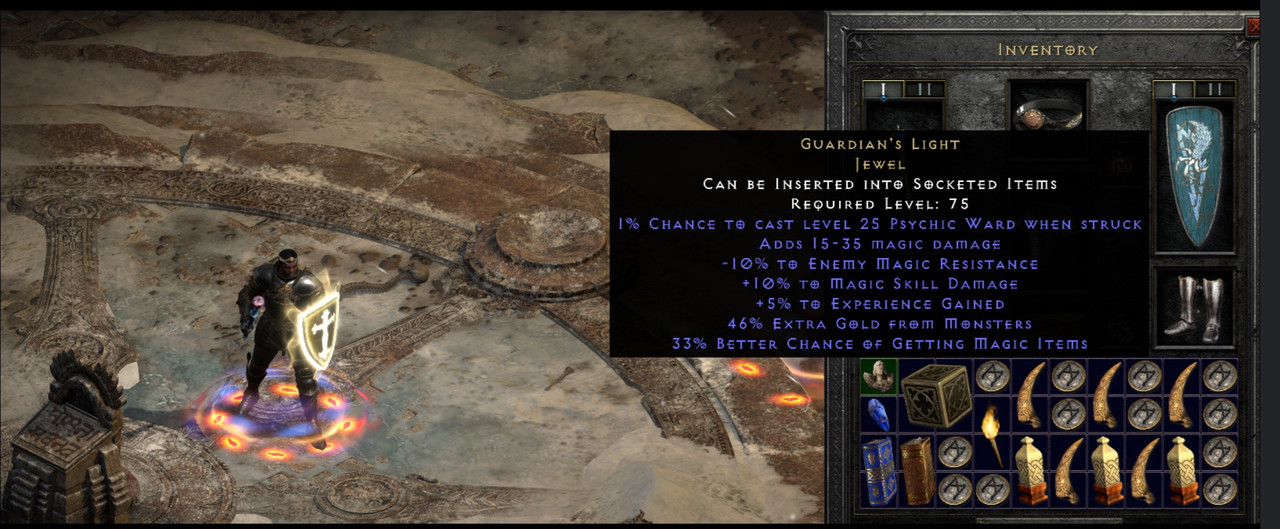1280x529 pixels.
Task: Select the brown tome in the inventory
Action: [915, 470]
